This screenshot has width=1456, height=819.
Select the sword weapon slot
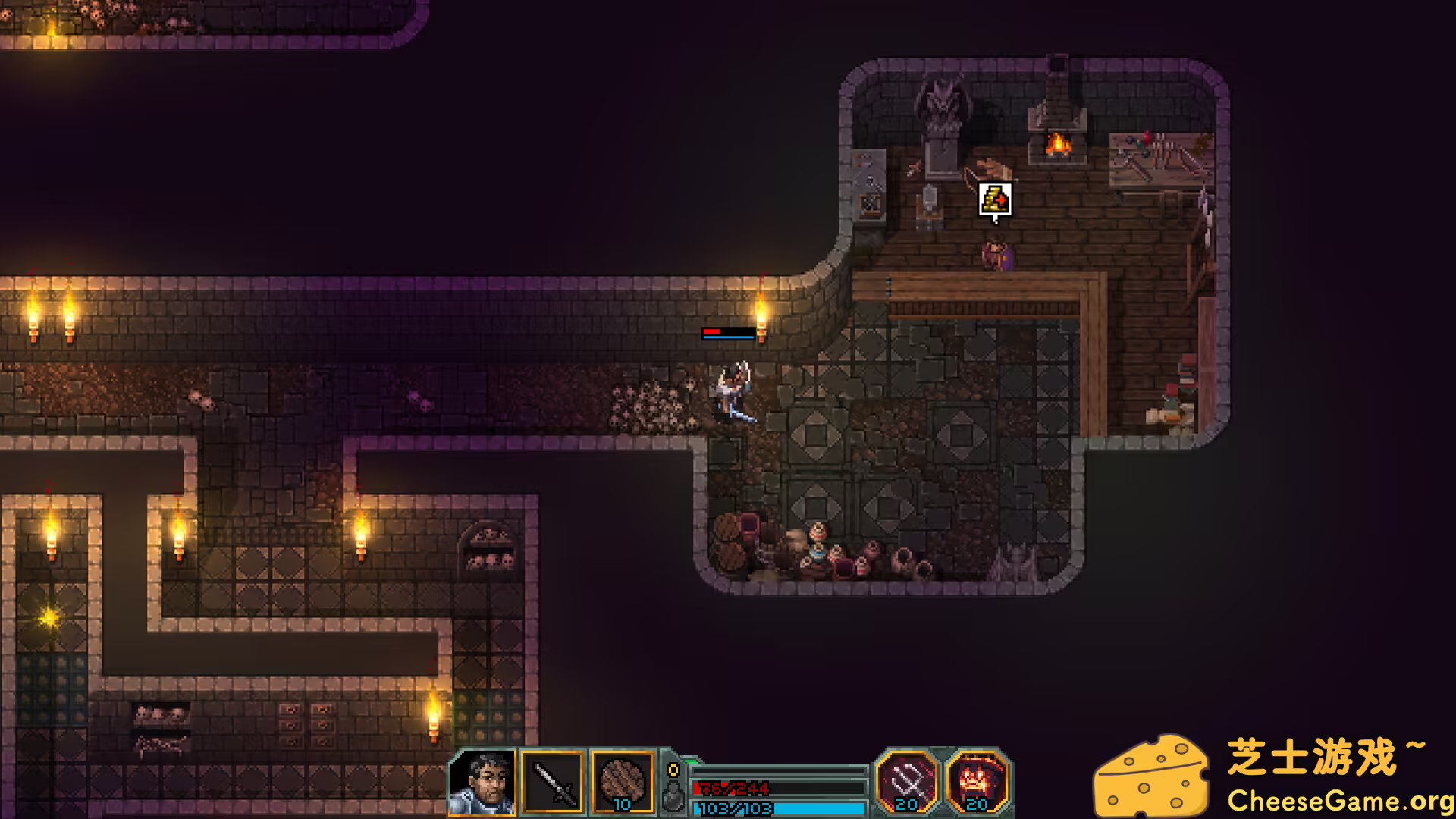tap(553, 783)
